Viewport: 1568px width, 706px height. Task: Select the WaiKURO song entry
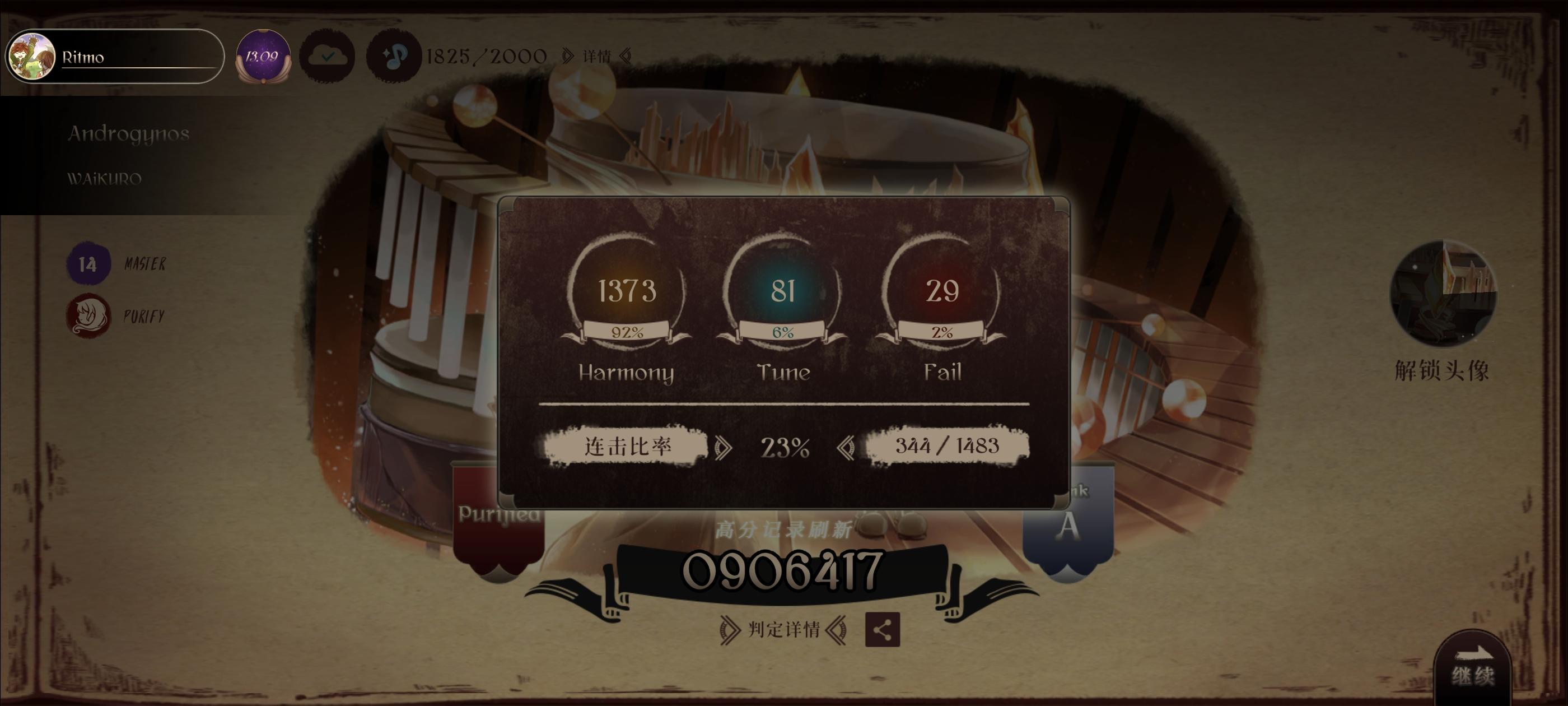point(105,179)
